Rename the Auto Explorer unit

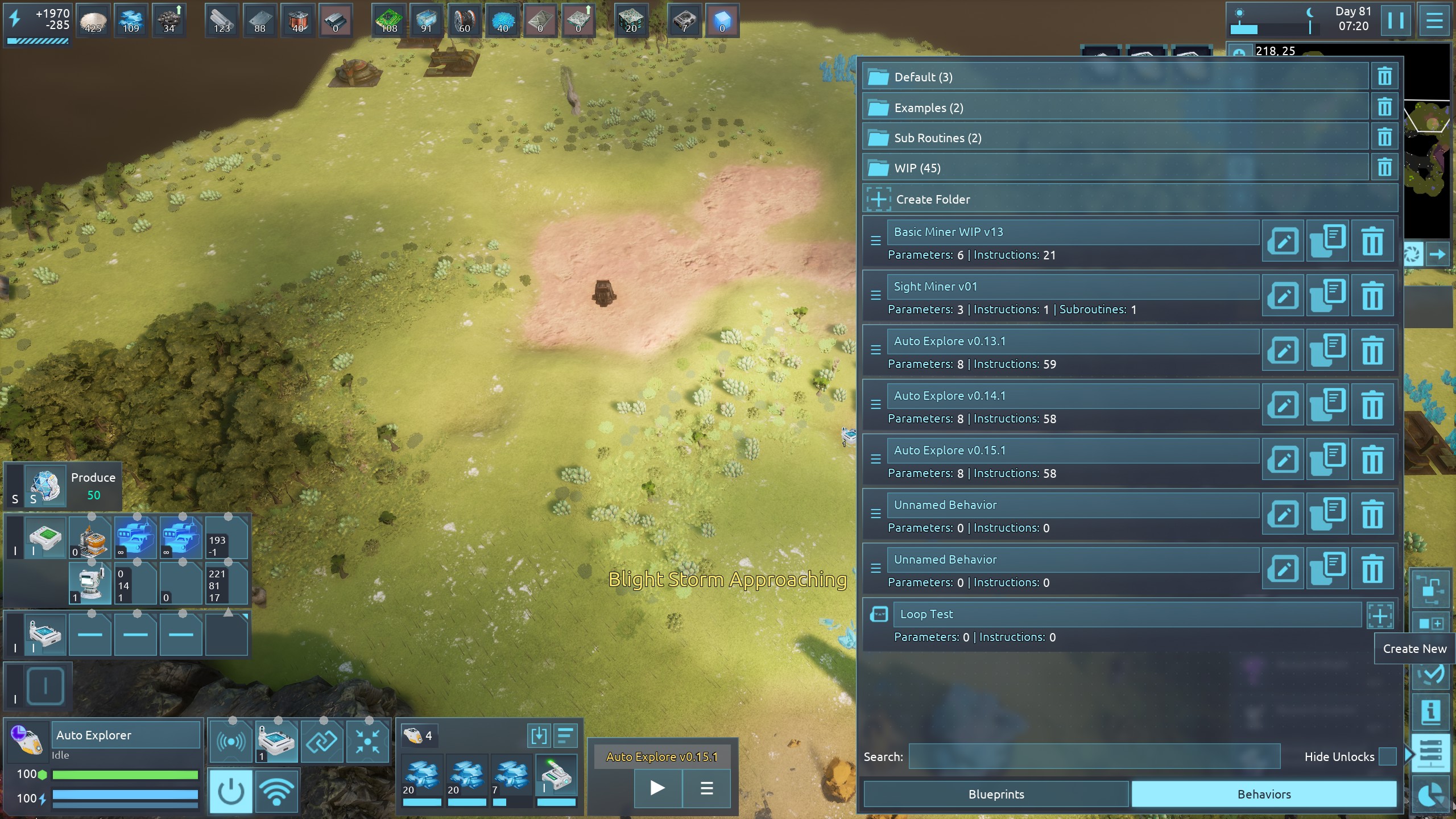125,735
